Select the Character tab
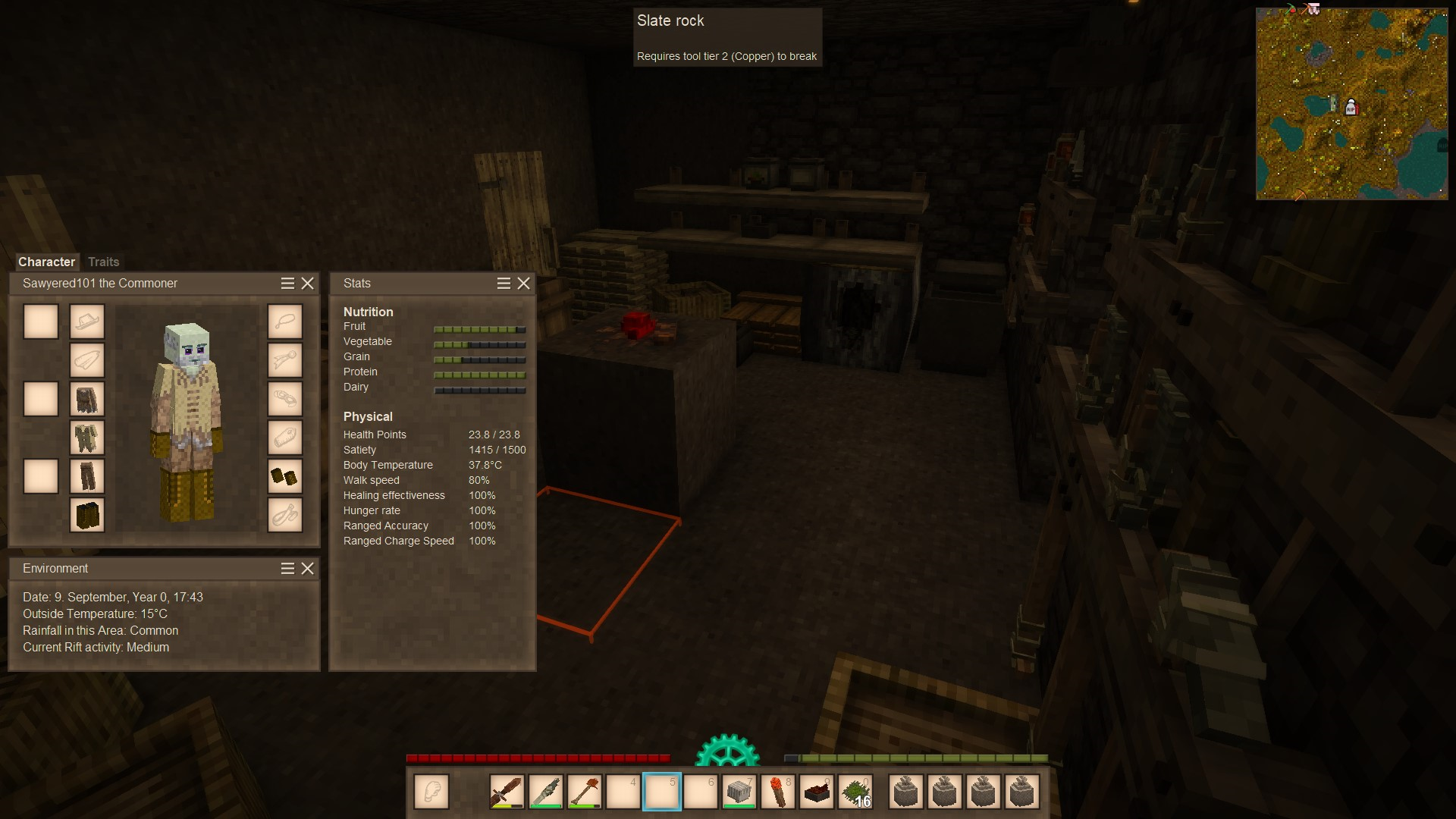1456x819 pixels. click(x=46, y=262)
